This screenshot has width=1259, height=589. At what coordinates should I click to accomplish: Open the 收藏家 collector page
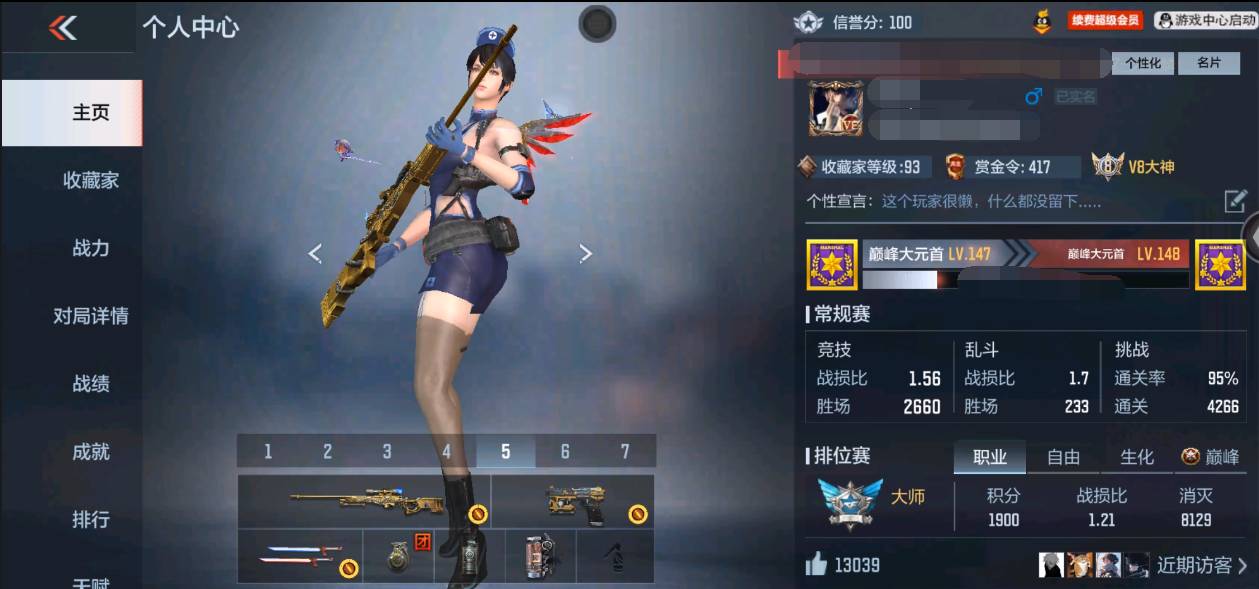coord(91,180)
